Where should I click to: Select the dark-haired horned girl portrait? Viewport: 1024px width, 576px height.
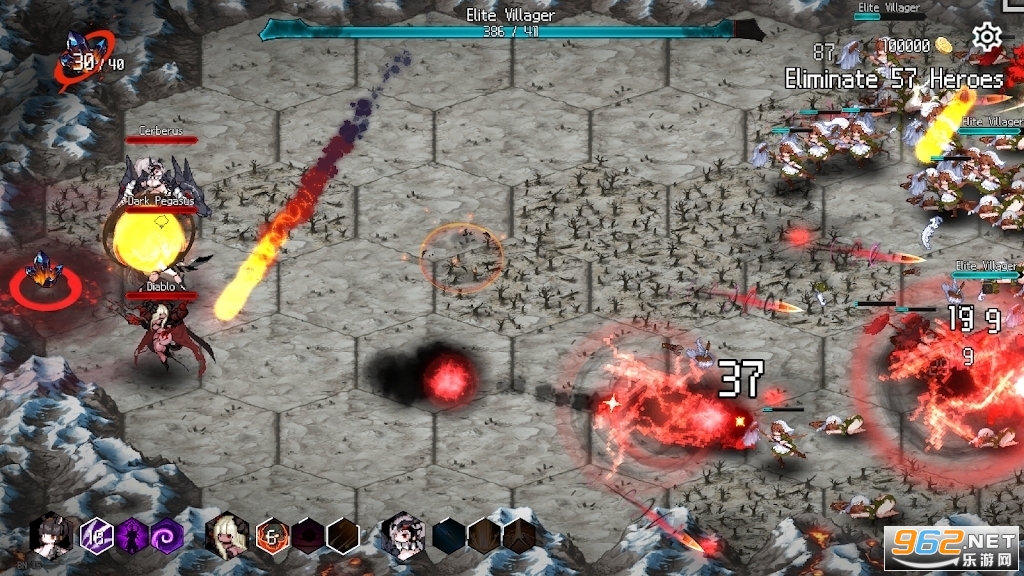click(50, 536)
